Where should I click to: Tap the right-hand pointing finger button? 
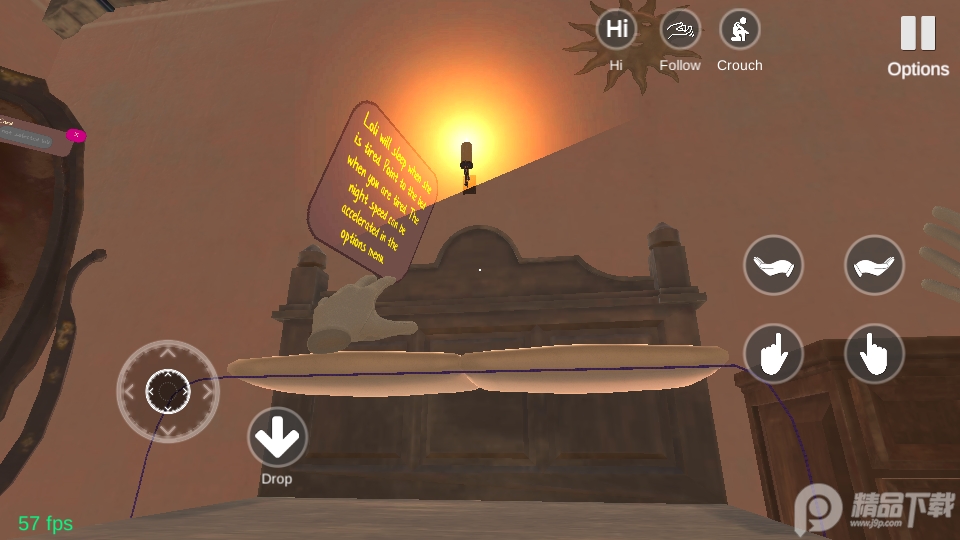[x=874, y=353]
